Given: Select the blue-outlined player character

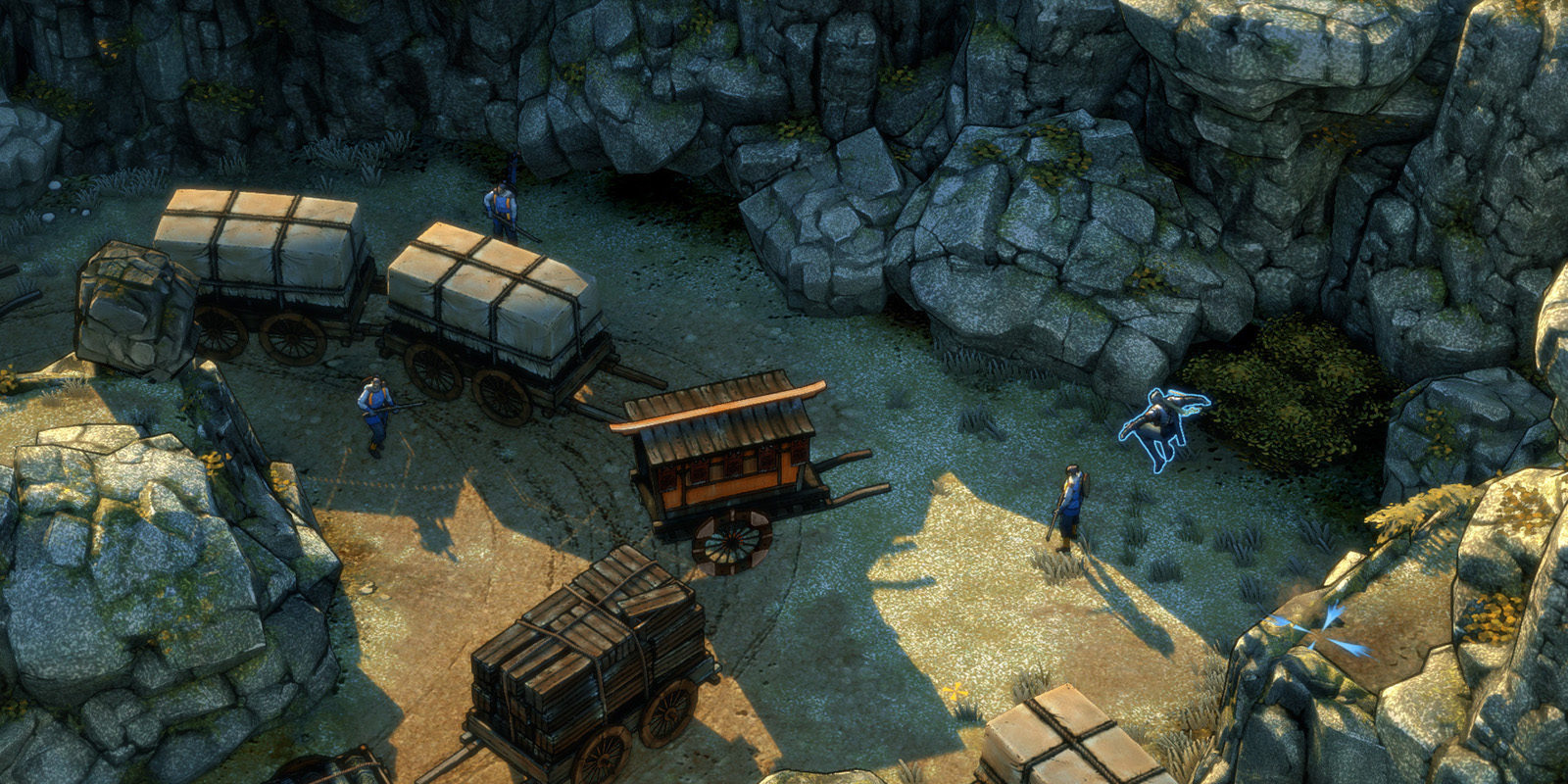Looking at the screenshot, I should click(x=1165, y=423).
